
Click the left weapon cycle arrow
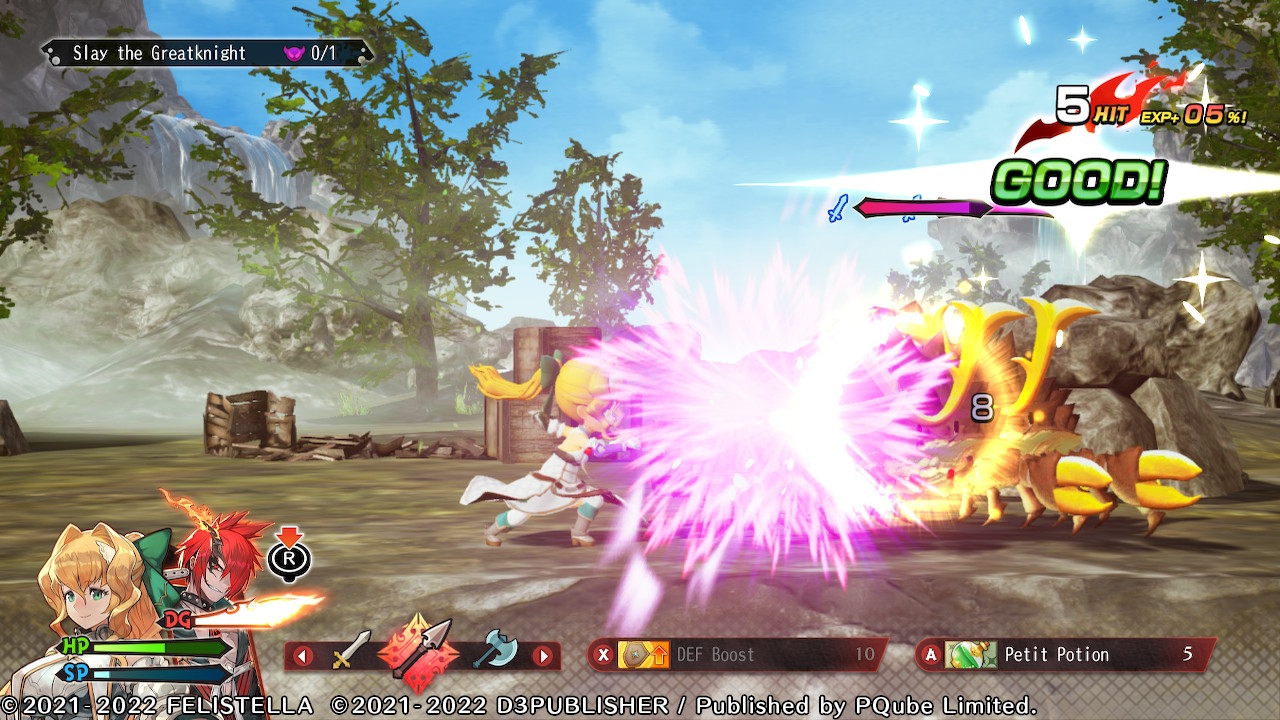click(x=303, y=657)
